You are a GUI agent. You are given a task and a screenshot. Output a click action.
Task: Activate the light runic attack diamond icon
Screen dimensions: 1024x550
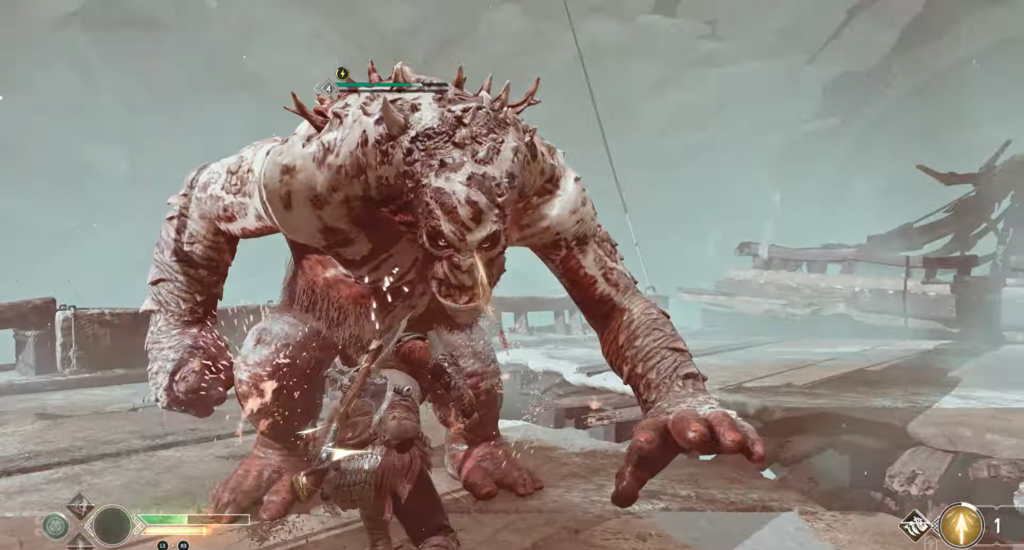pos(80,505)
